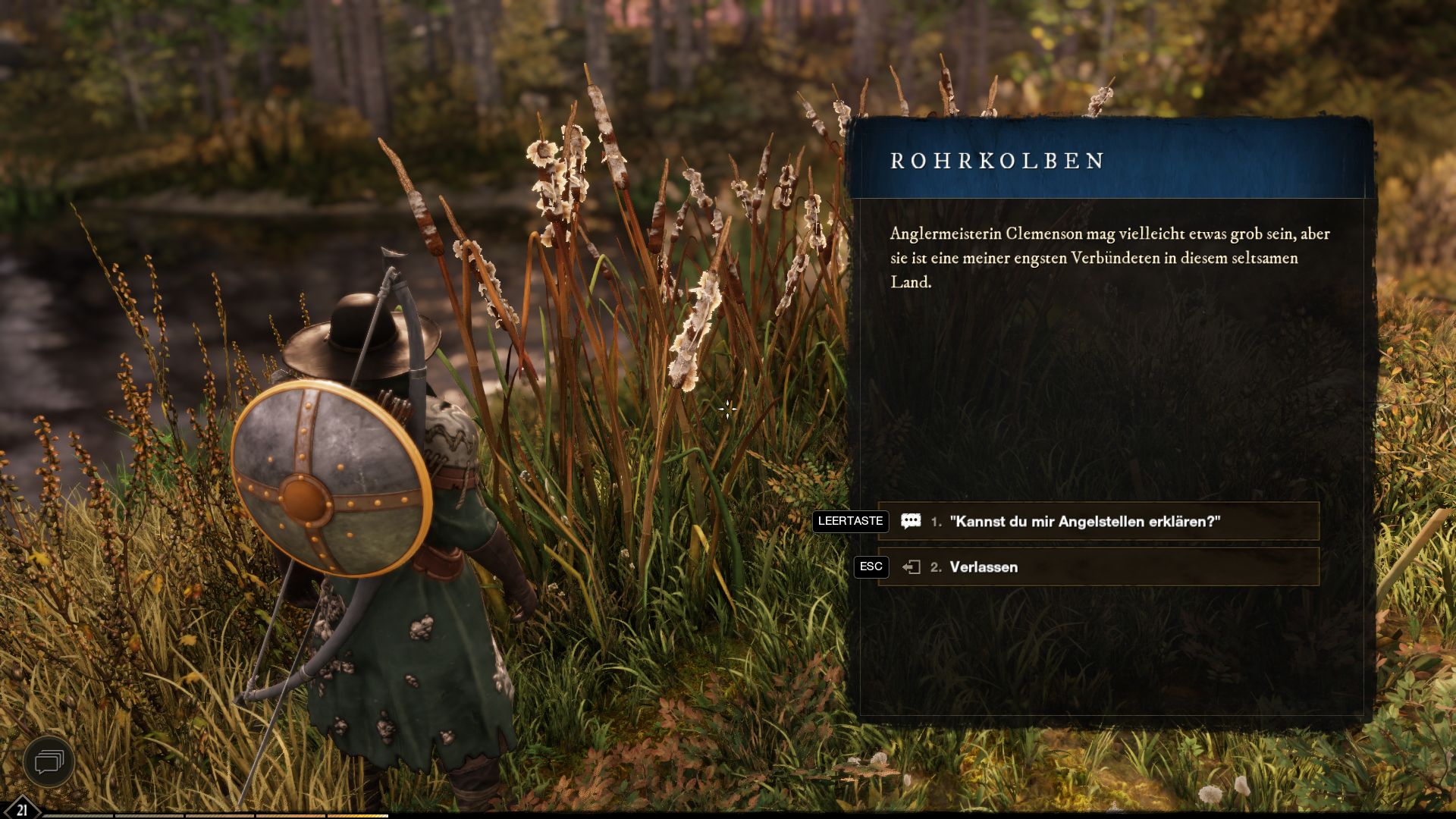
Task: Choose the Verlassen dialogue option
Action: 983,567
